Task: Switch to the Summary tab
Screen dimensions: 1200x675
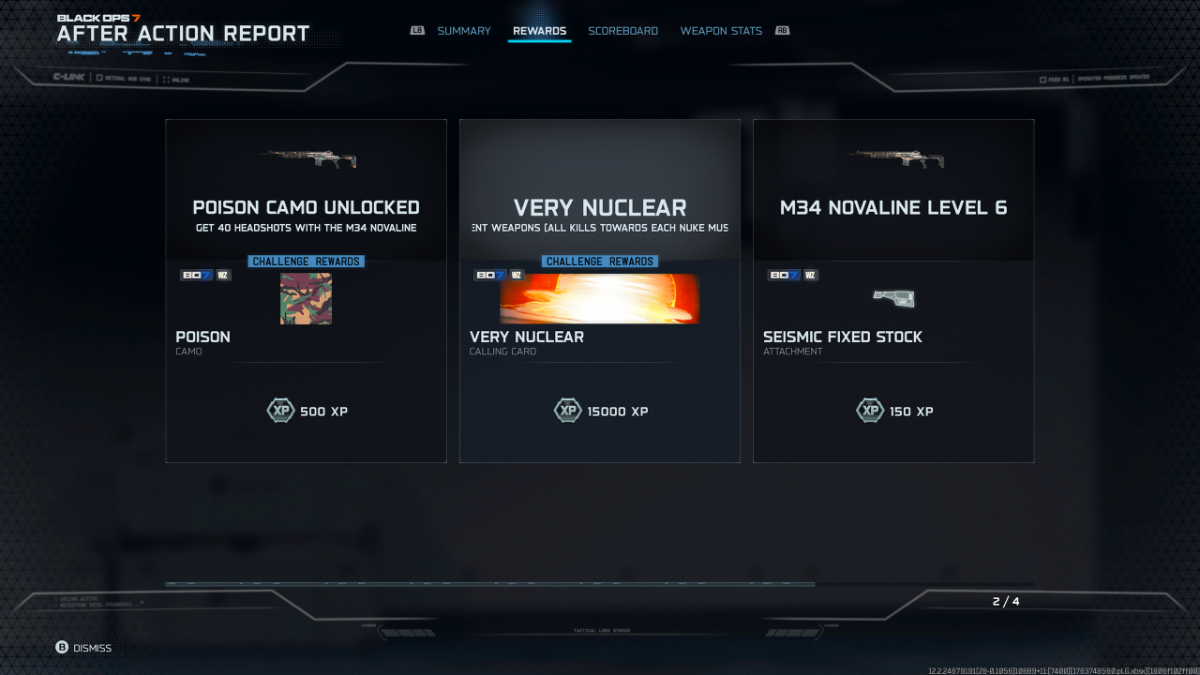Action: [x=463, y=31]
